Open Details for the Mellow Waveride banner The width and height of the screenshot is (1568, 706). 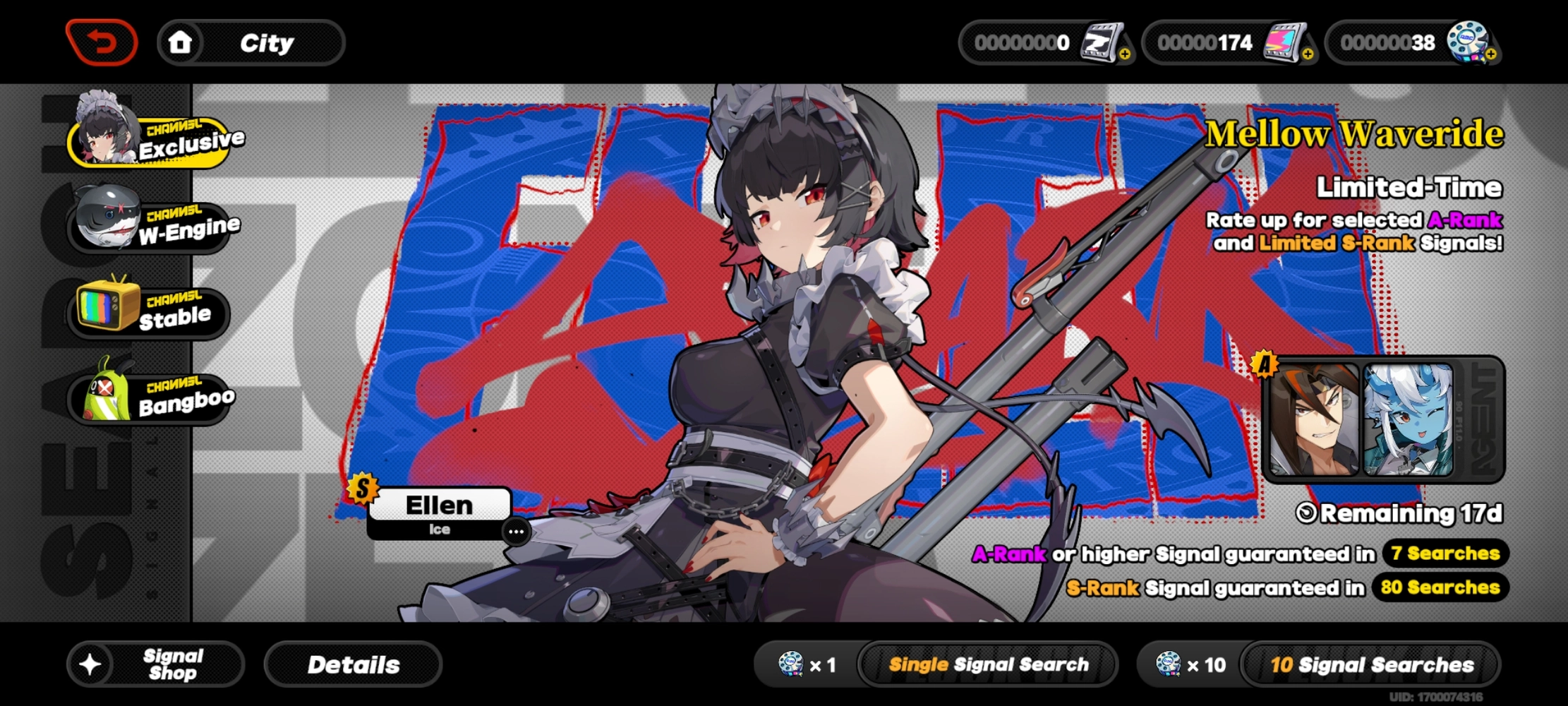(x=353, y=664)
